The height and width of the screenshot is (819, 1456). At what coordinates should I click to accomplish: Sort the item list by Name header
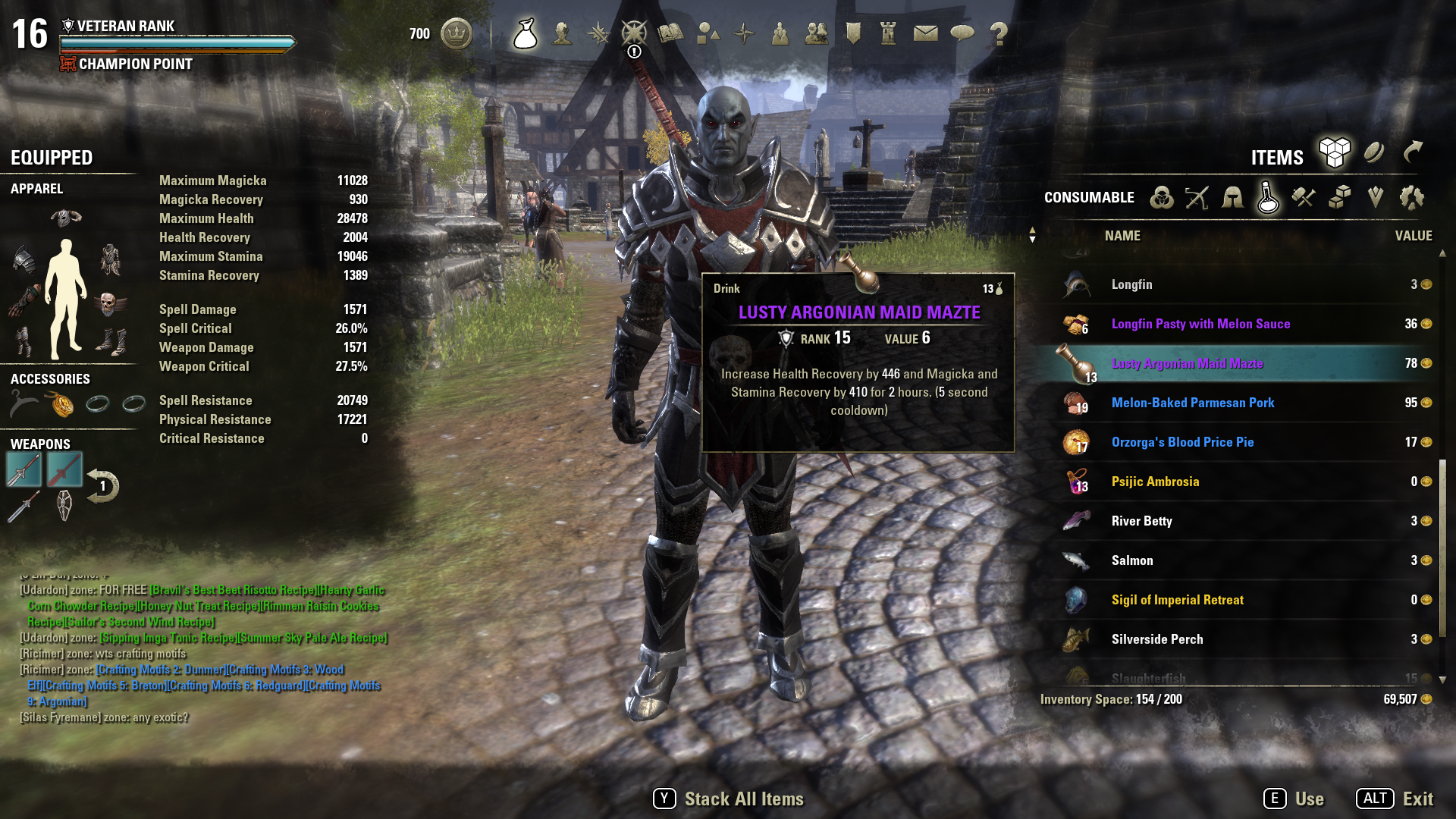click(1122, 236)
